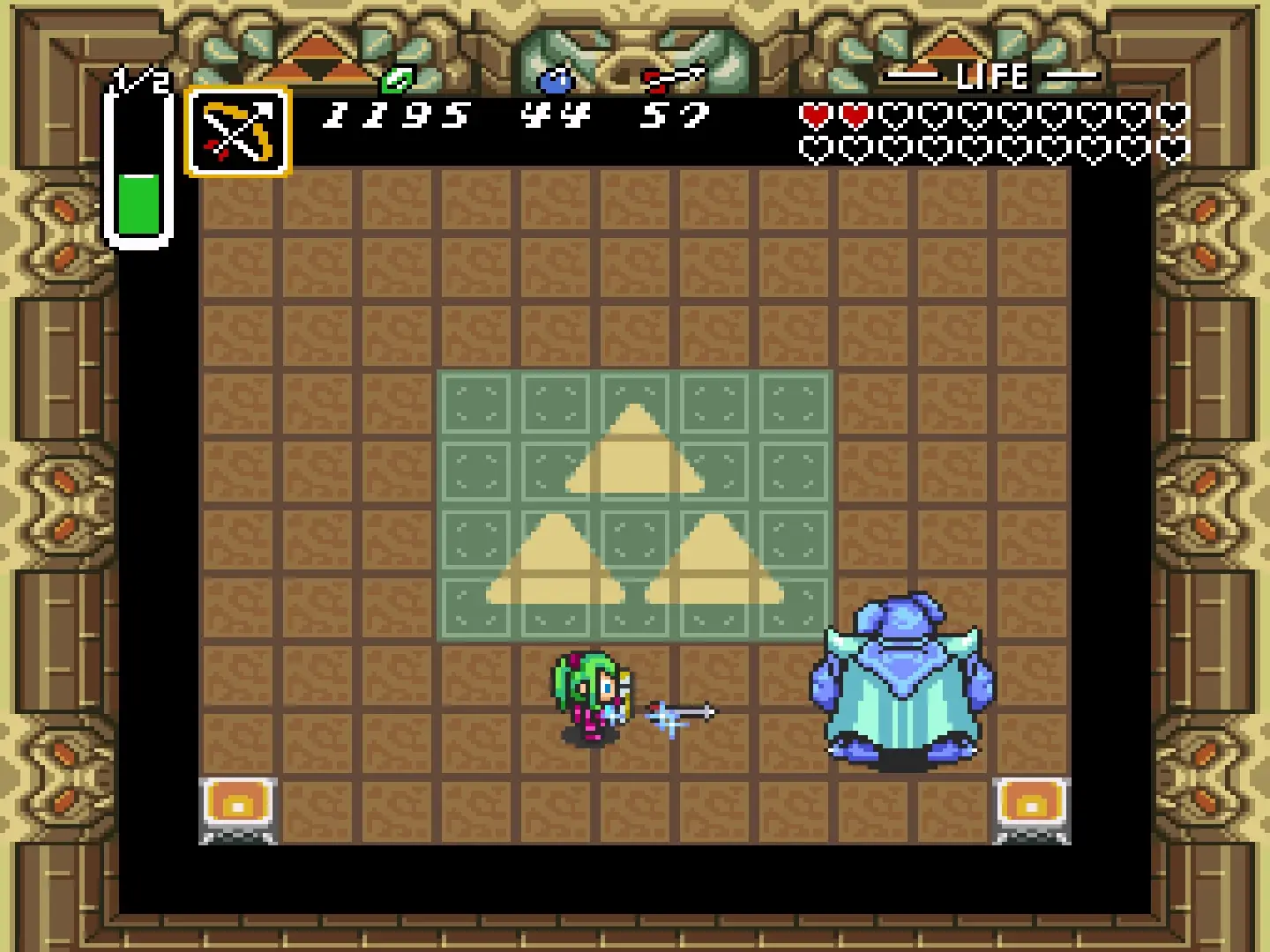Click the arrow ammo icon

675,79
